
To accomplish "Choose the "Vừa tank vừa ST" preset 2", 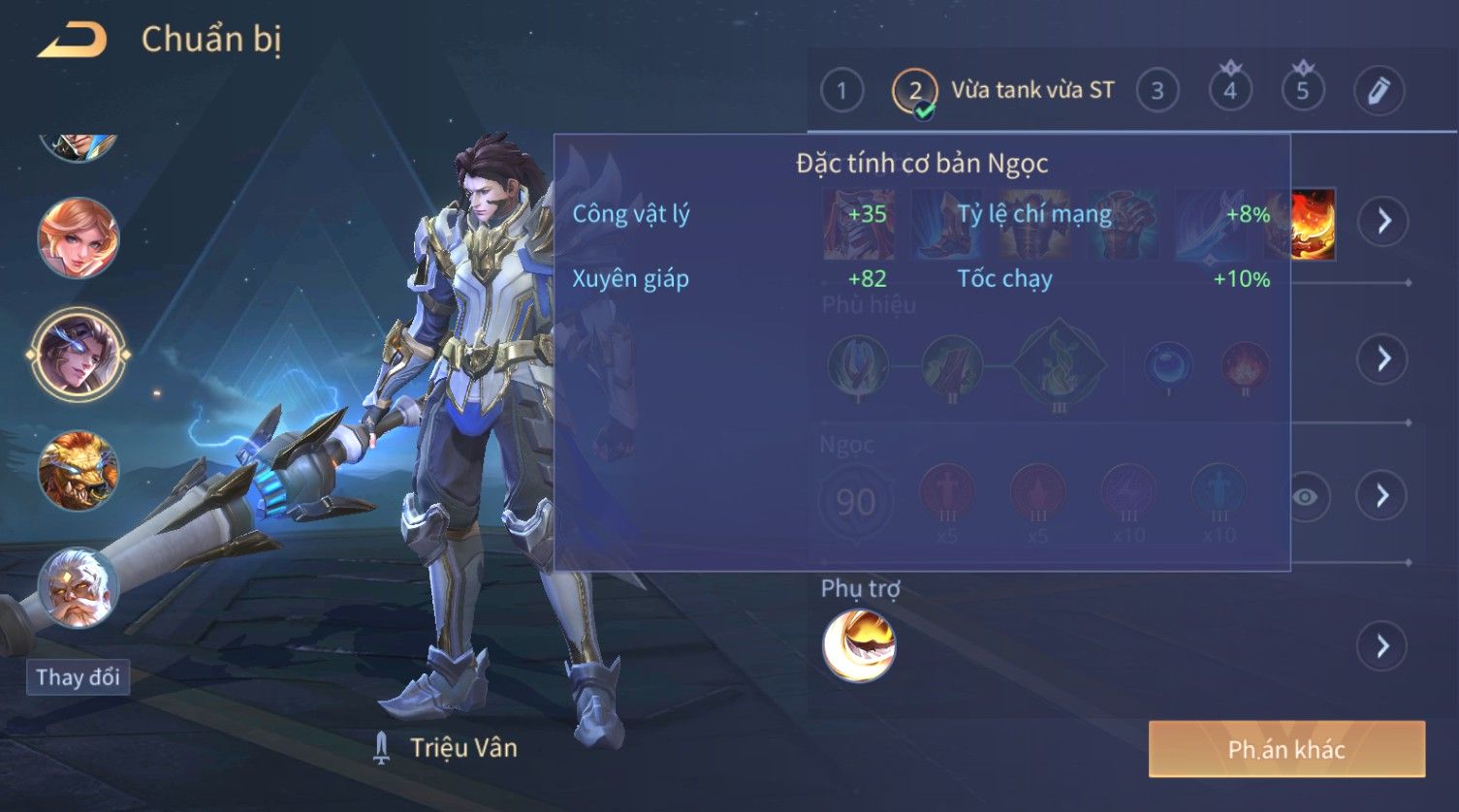I will click(x=915, y=91).
